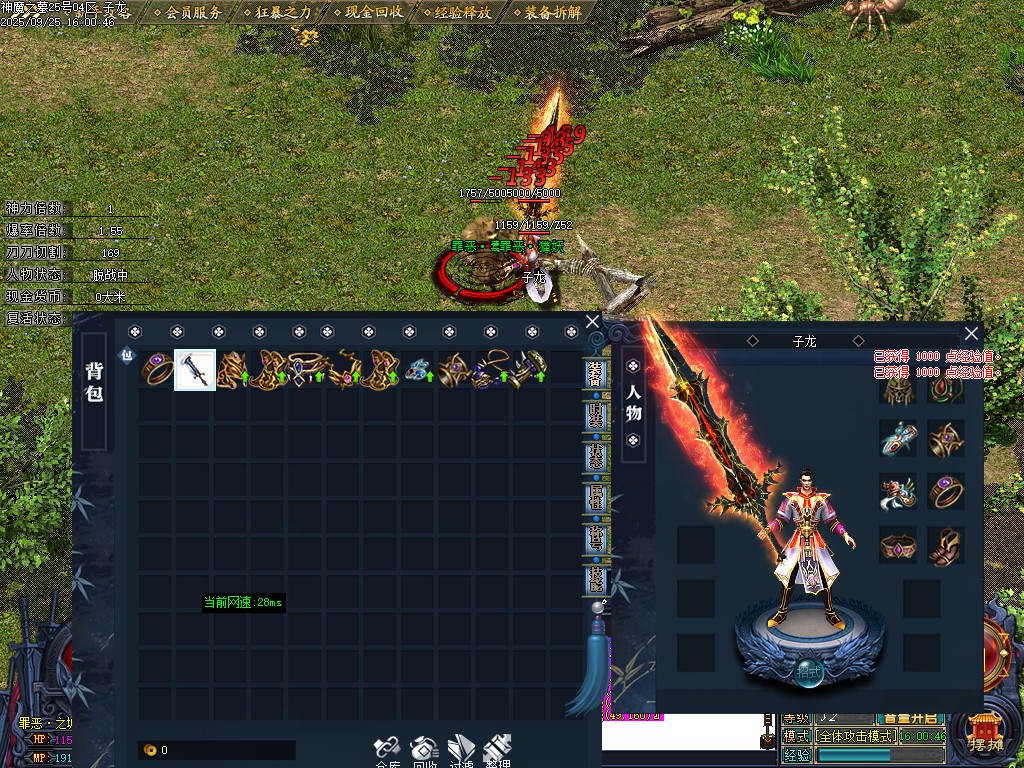Viewport: 1024px width, 768px height.
Task: Select the equipped helmet slot
Action: [x=898, y=388]
